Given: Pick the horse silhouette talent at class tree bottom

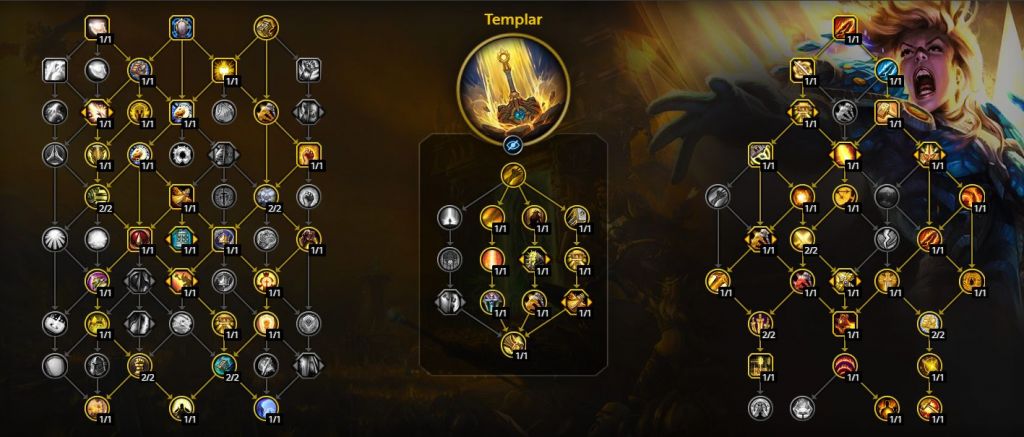Looking at the screenshot, I should point(181,406).
